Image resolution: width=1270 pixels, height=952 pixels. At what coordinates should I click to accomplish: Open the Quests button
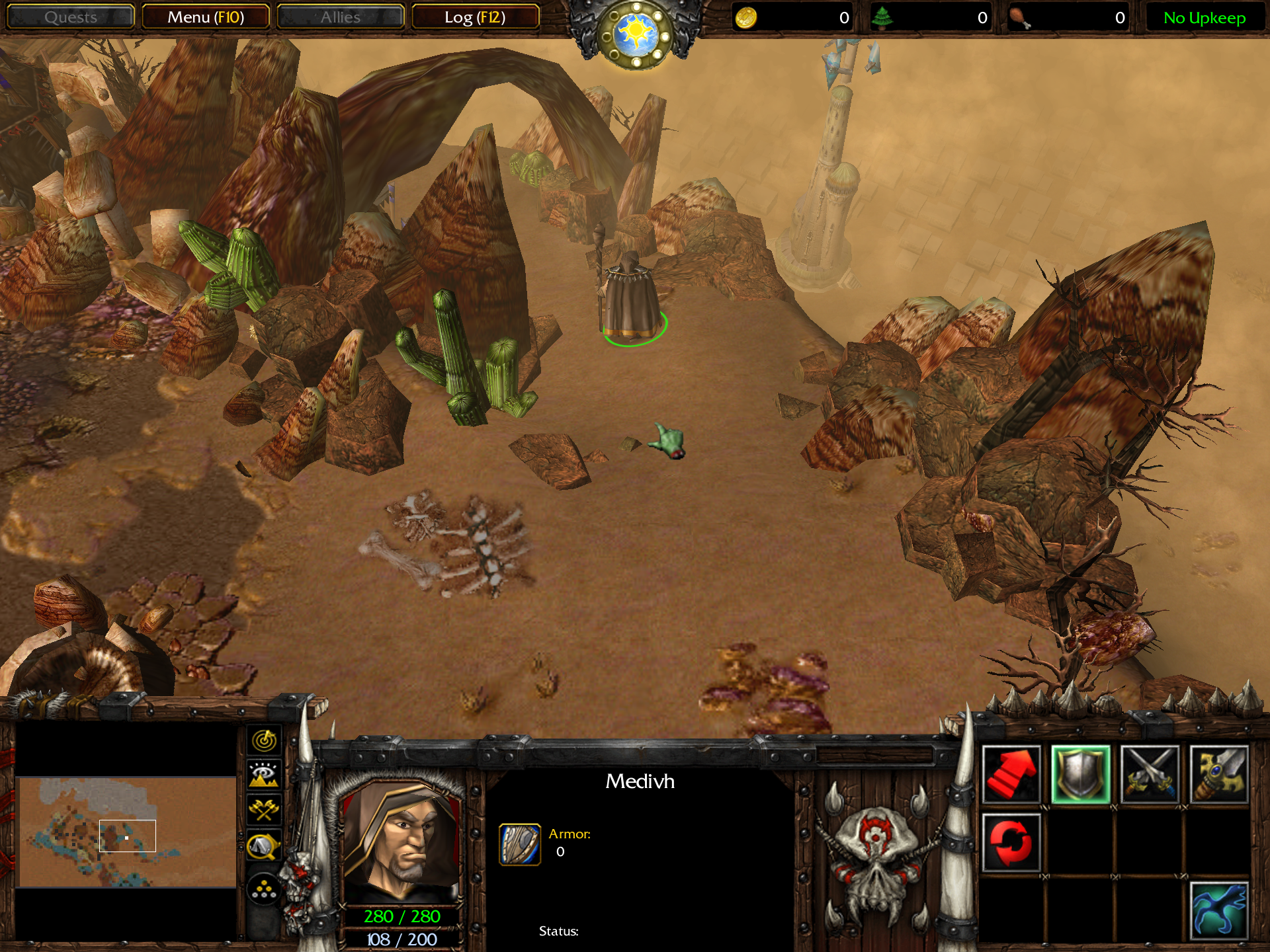[71, 17]
